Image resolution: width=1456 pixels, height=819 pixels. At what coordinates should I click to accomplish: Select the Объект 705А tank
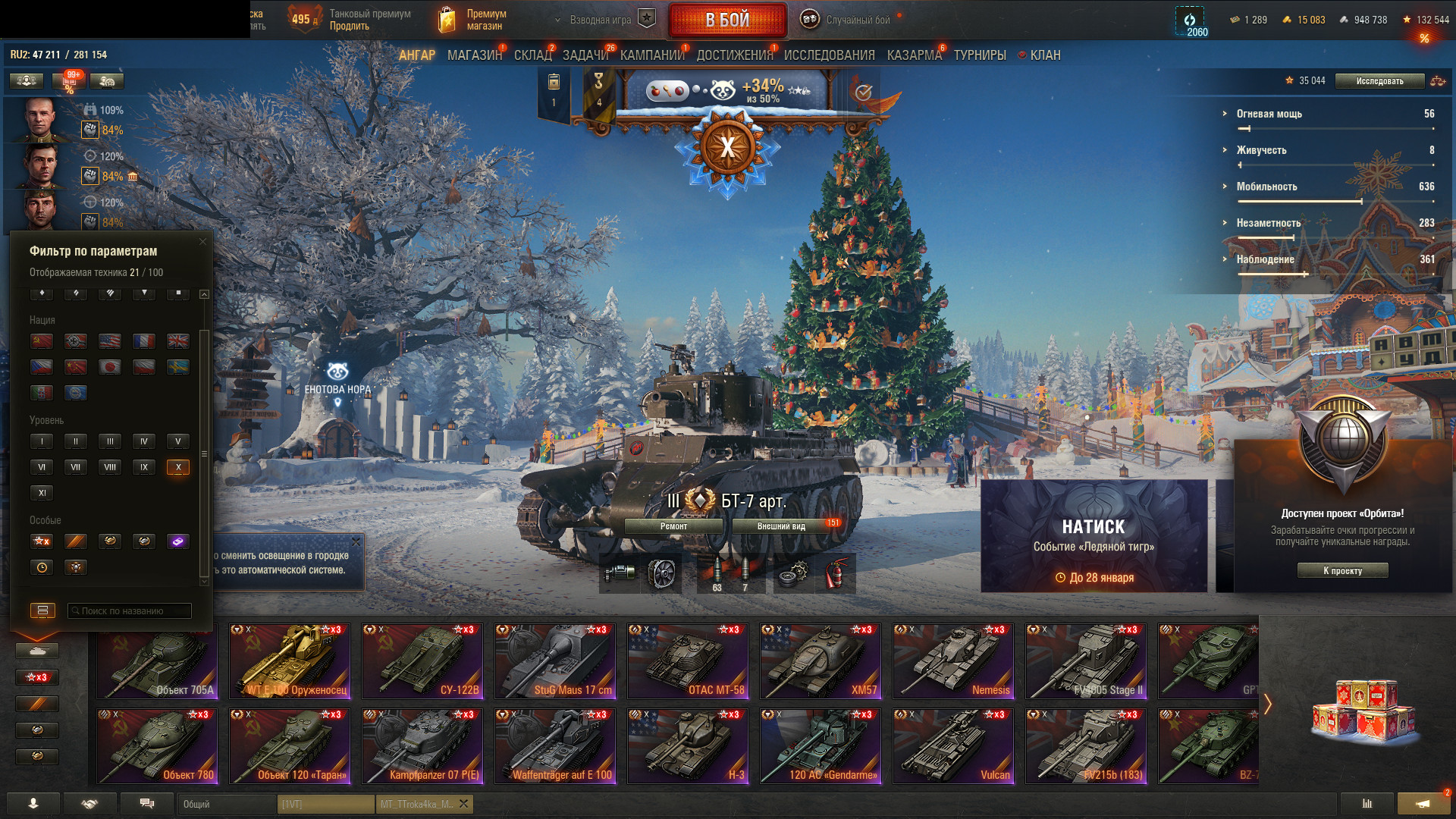click(157, 661)
